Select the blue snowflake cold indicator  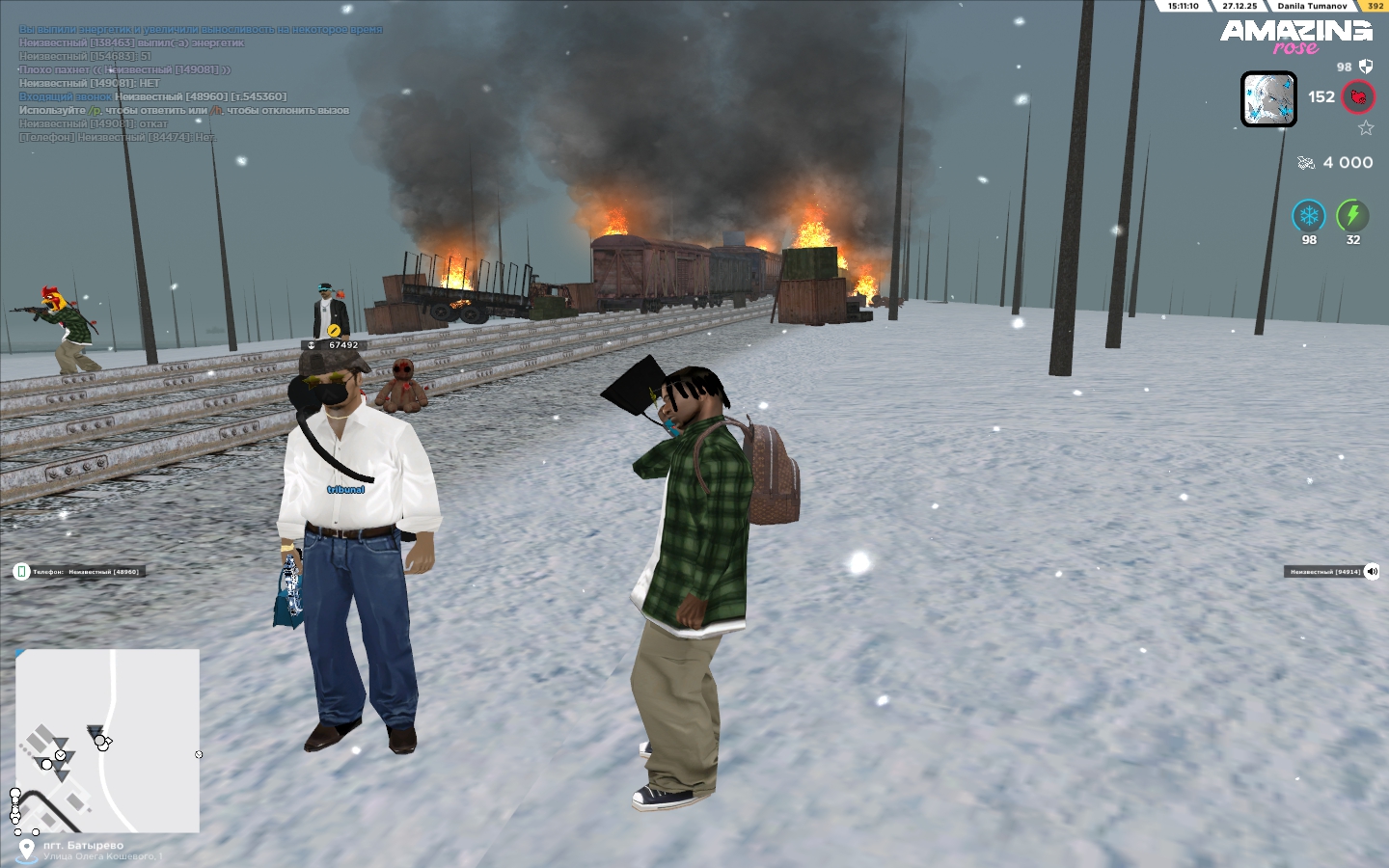[x=1309, y=216]
